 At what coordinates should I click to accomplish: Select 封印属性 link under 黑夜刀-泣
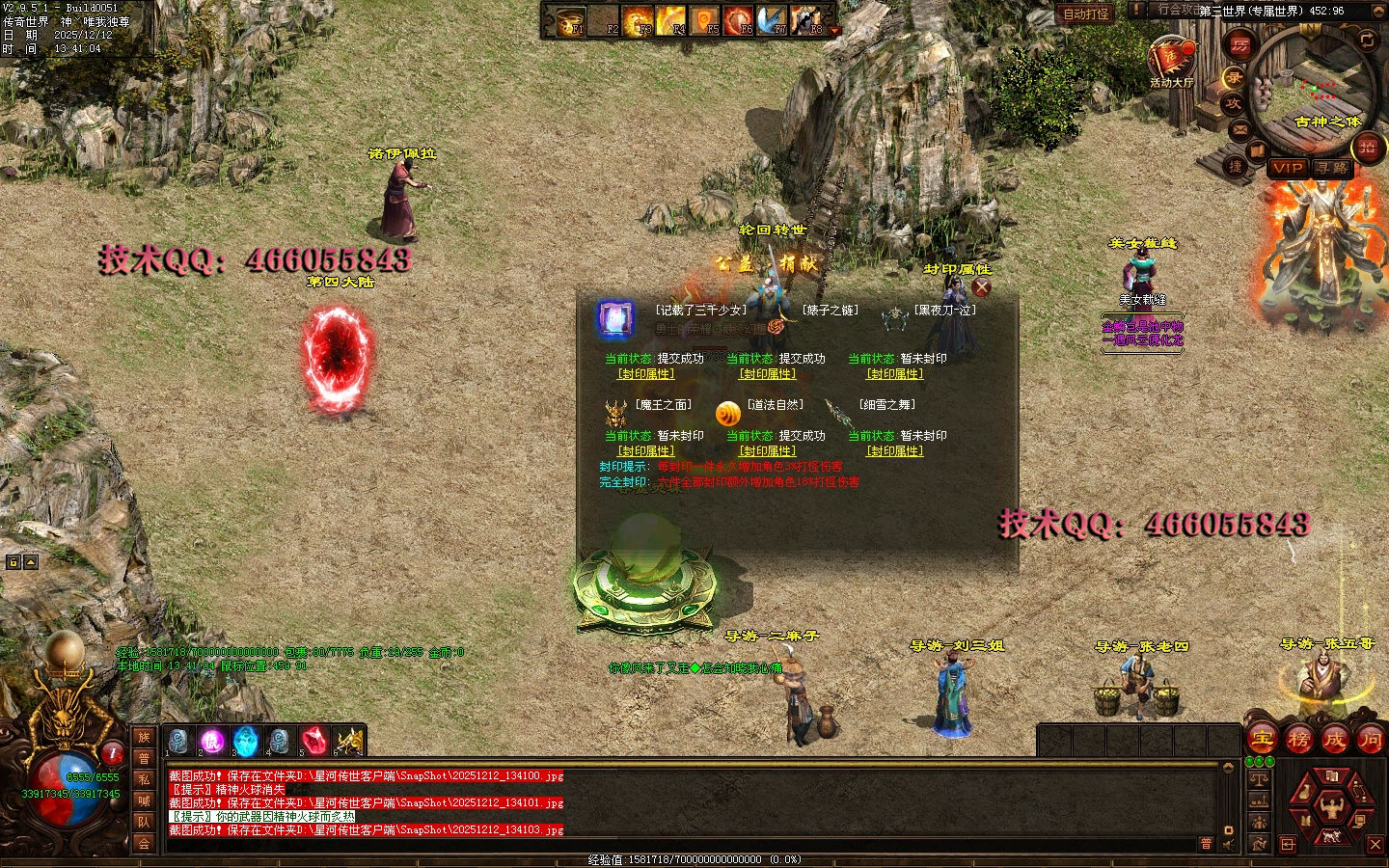point(895,373)
